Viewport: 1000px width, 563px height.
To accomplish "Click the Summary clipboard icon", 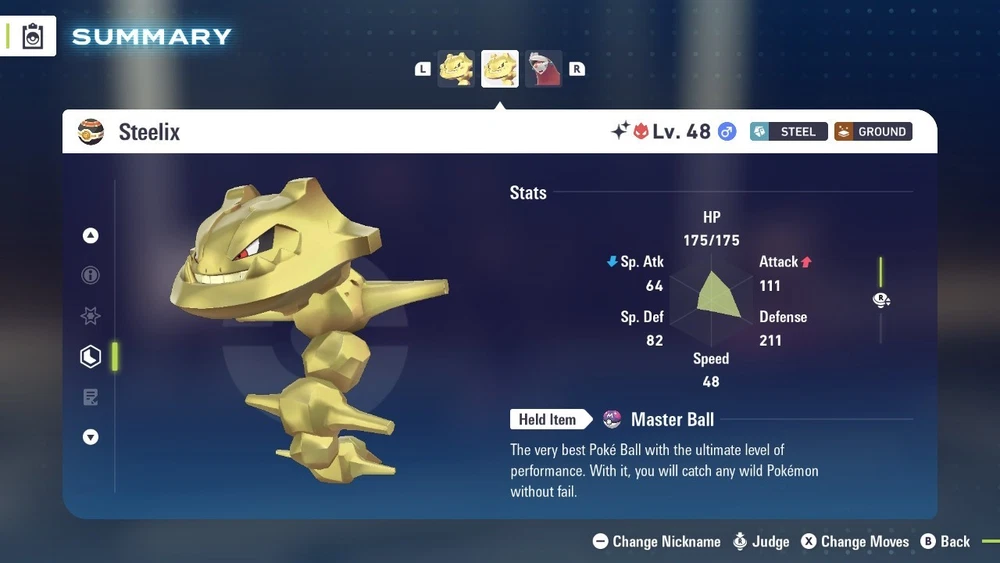I will [x=33, y=36].
